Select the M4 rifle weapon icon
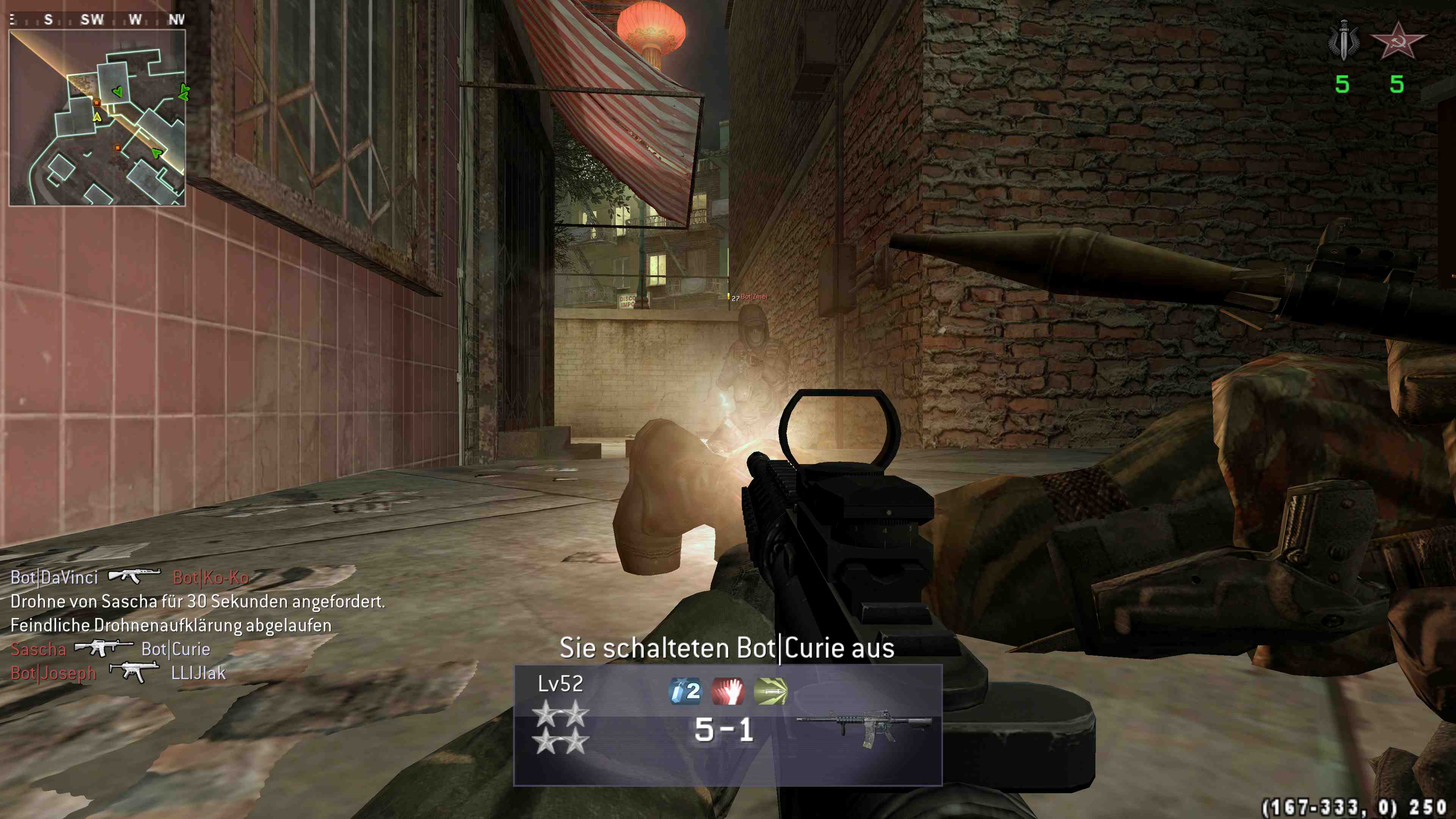1456x819 pixels. 864,728
